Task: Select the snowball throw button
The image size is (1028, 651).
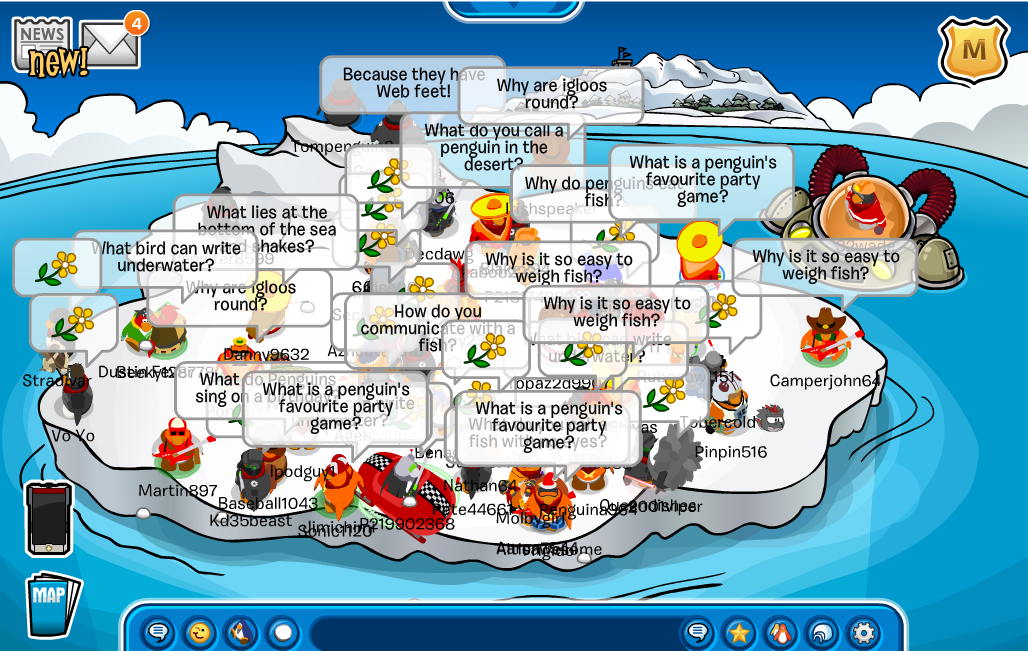Action: [x=282, y=632]
